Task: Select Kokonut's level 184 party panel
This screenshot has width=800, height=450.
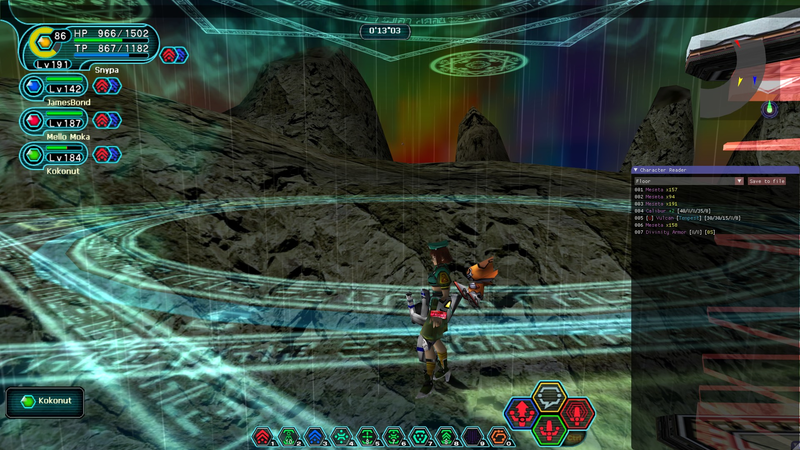Action: pyautogui.click(x=70, y=155)
